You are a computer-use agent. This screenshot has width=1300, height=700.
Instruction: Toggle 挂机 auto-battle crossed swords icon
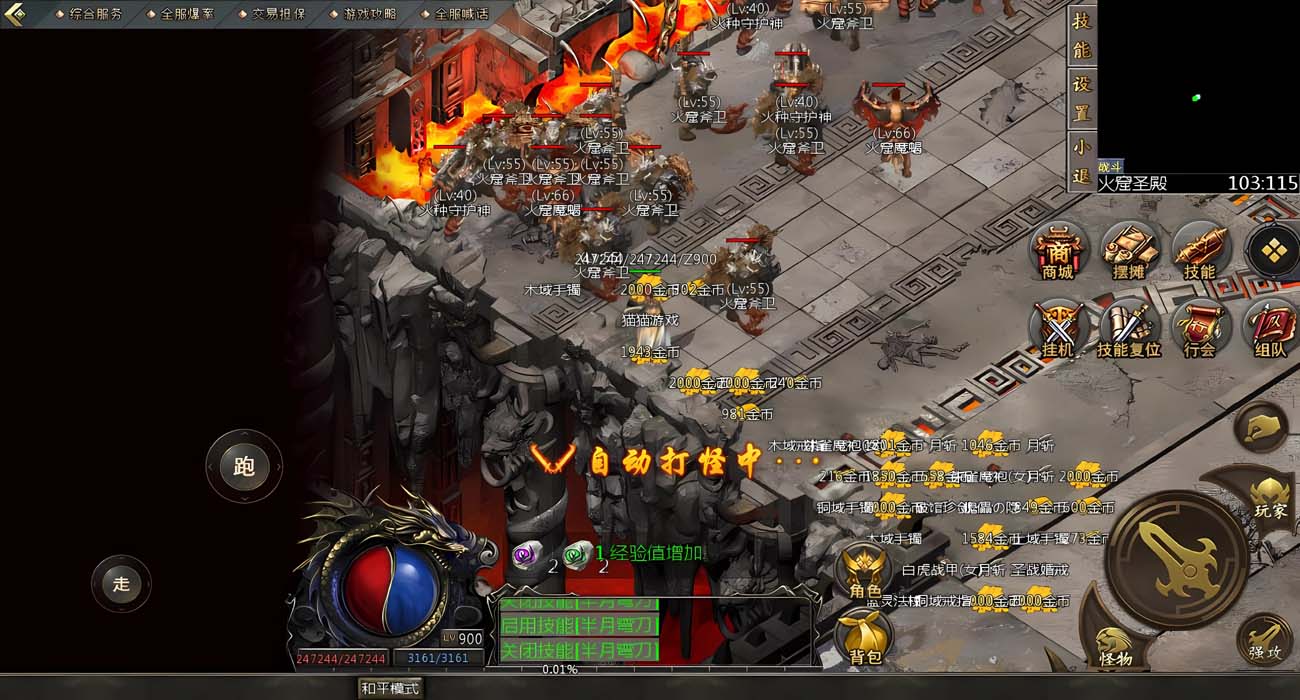(x=1058, y=328)
